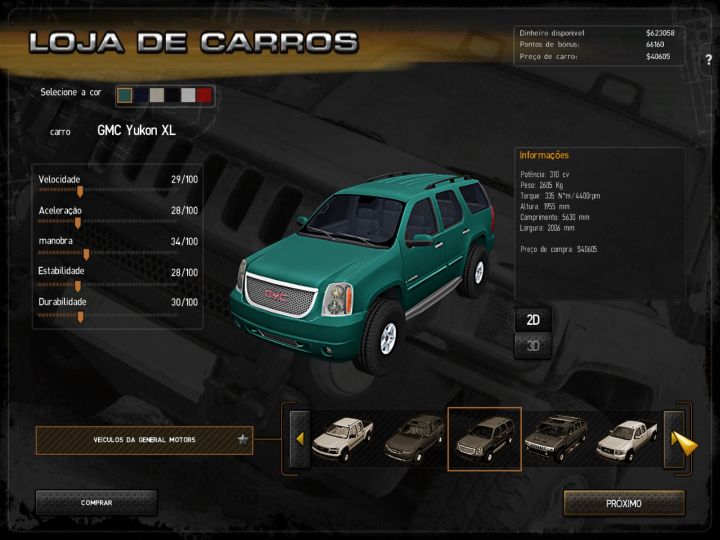
Task: Apply the beige color swatch
Action: click(x=157, y=95)
